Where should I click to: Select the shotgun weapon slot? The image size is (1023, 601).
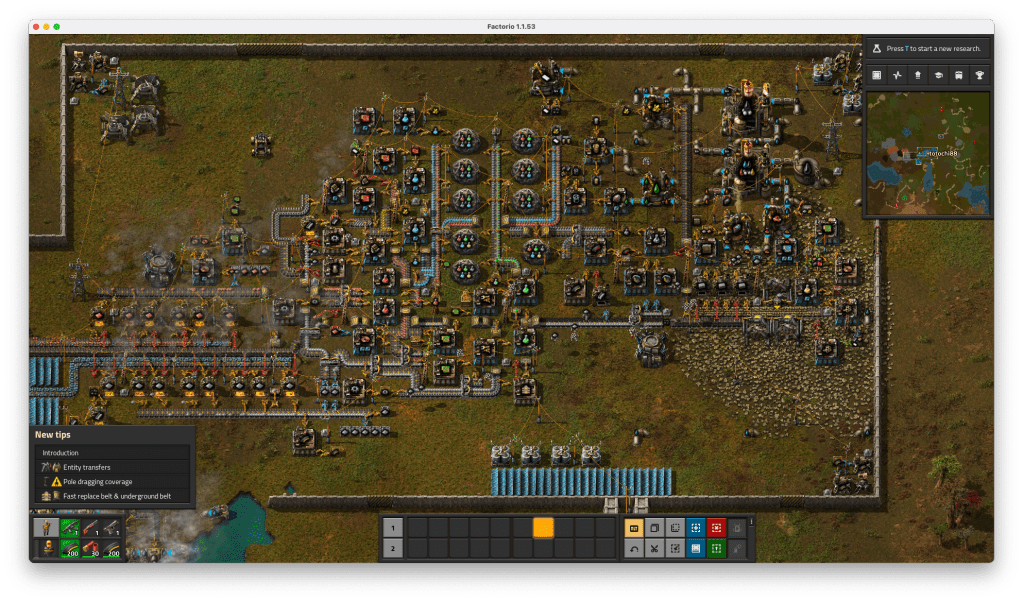[x=91, y=527]
